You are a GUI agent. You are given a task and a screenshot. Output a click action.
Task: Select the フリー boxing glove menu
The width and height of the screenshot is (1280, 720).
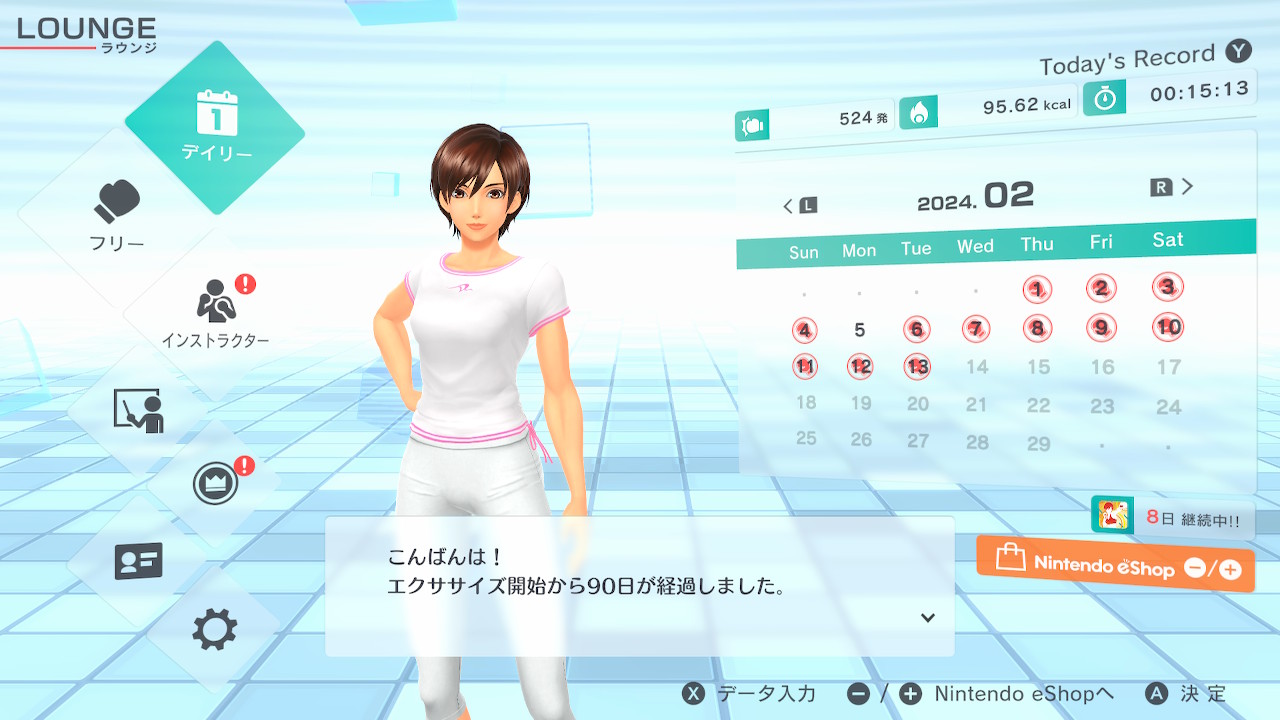[x=117, y=215]
